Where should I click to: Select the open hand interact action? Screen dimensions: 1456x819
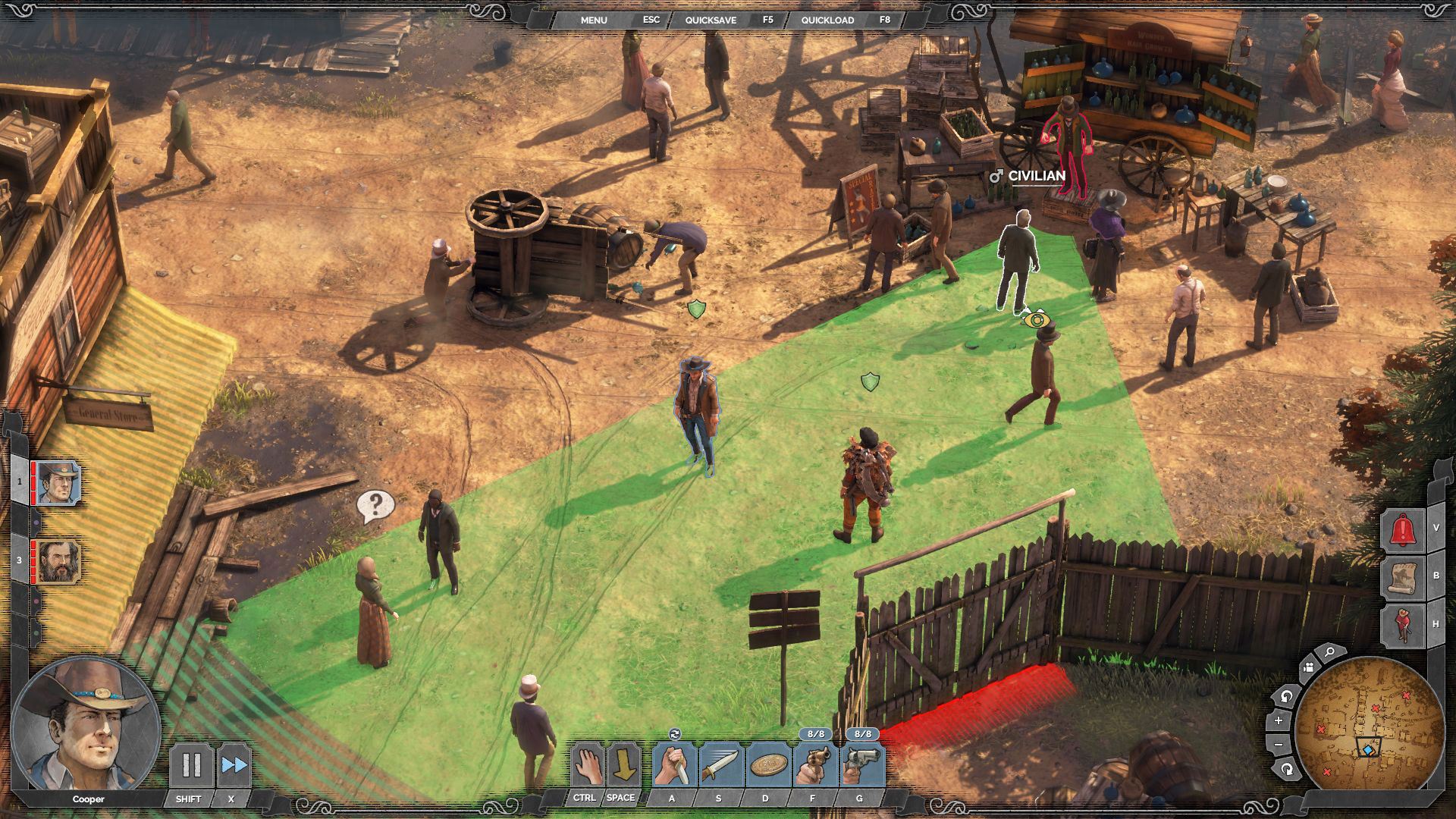pyautogui.click(x=586, y=765)
